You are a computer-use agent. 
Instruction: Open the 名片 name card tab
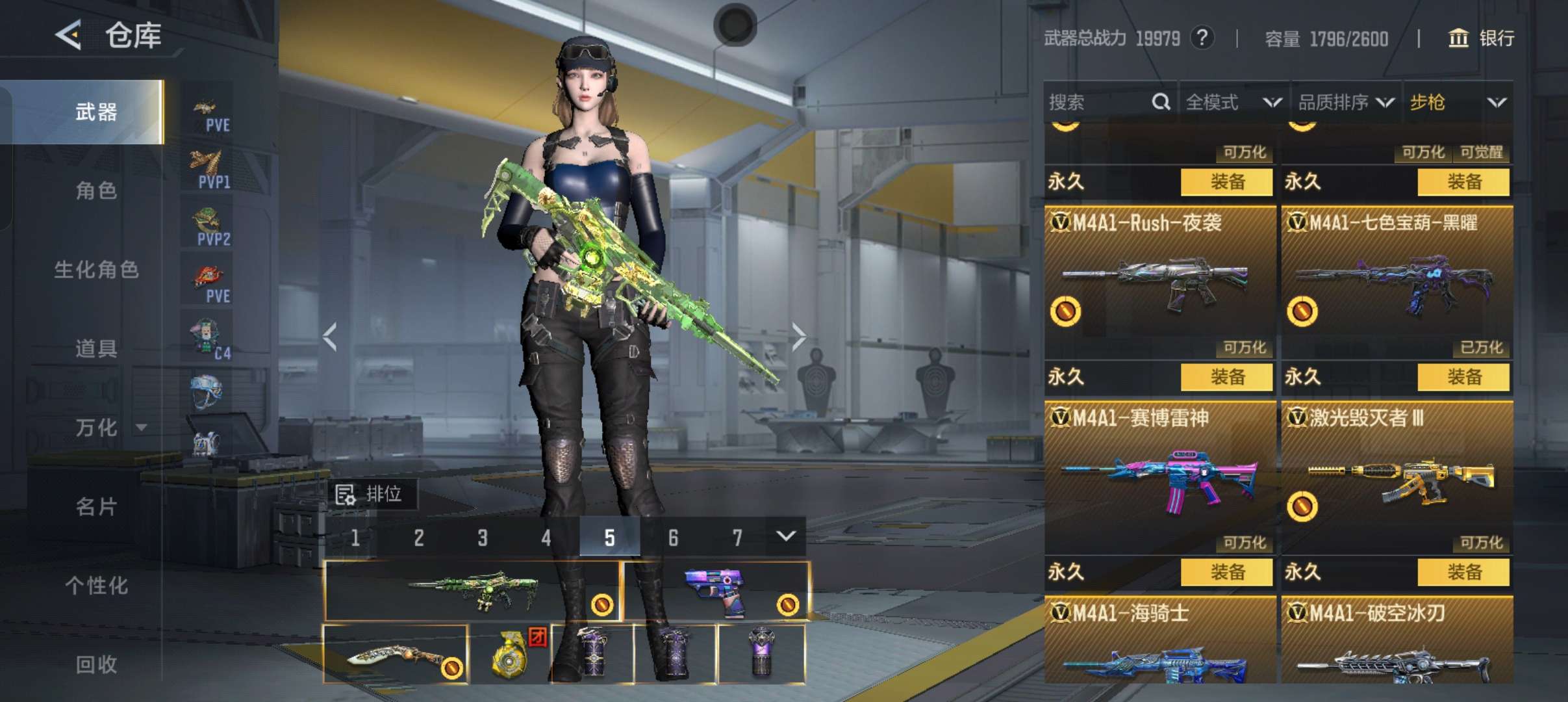click(x=96, y=507)
